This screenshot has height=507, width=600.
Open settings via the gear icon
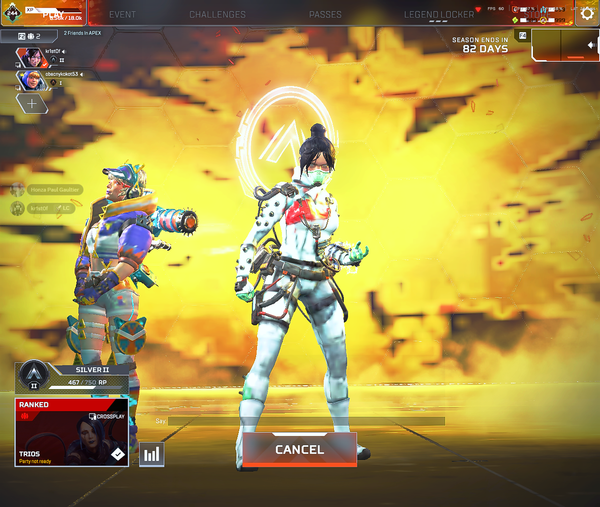point(587,14)
